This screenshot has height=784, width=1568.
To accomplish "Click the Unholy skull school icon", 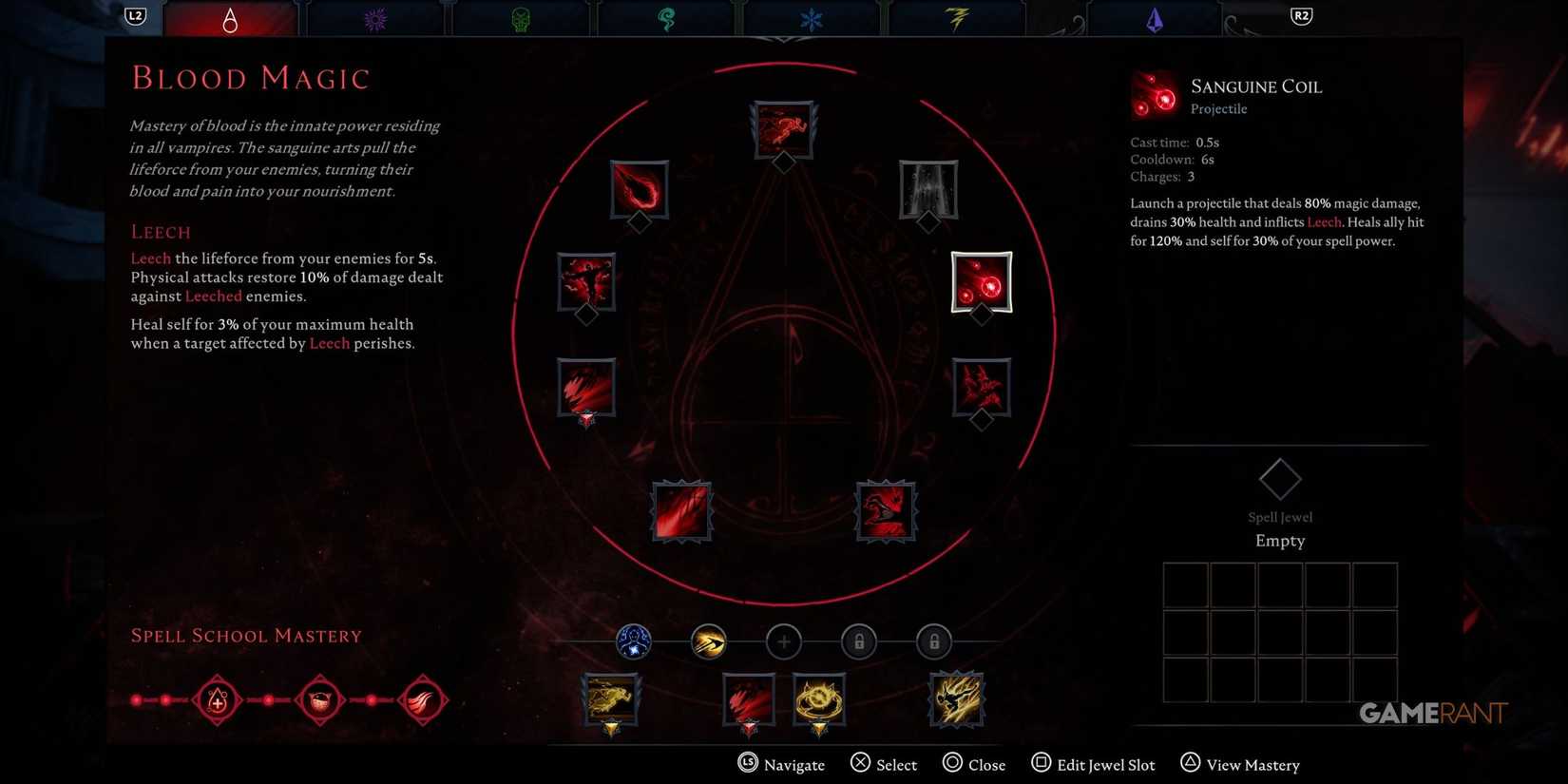I will (x=519, y=16).
